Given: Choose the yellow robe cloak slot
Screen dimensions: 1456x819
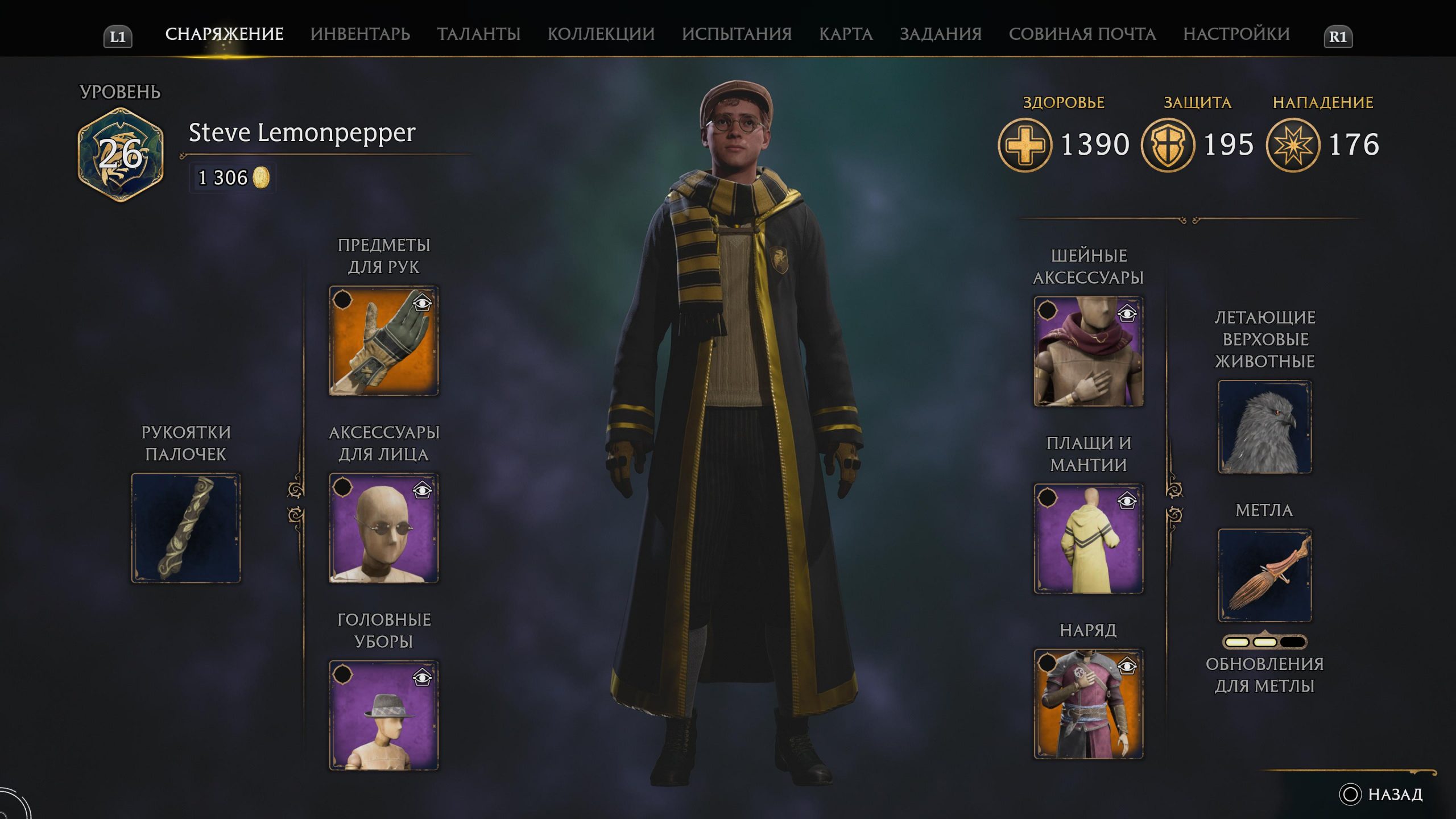Looking at the screenshot, I should tap(1088, 539).
